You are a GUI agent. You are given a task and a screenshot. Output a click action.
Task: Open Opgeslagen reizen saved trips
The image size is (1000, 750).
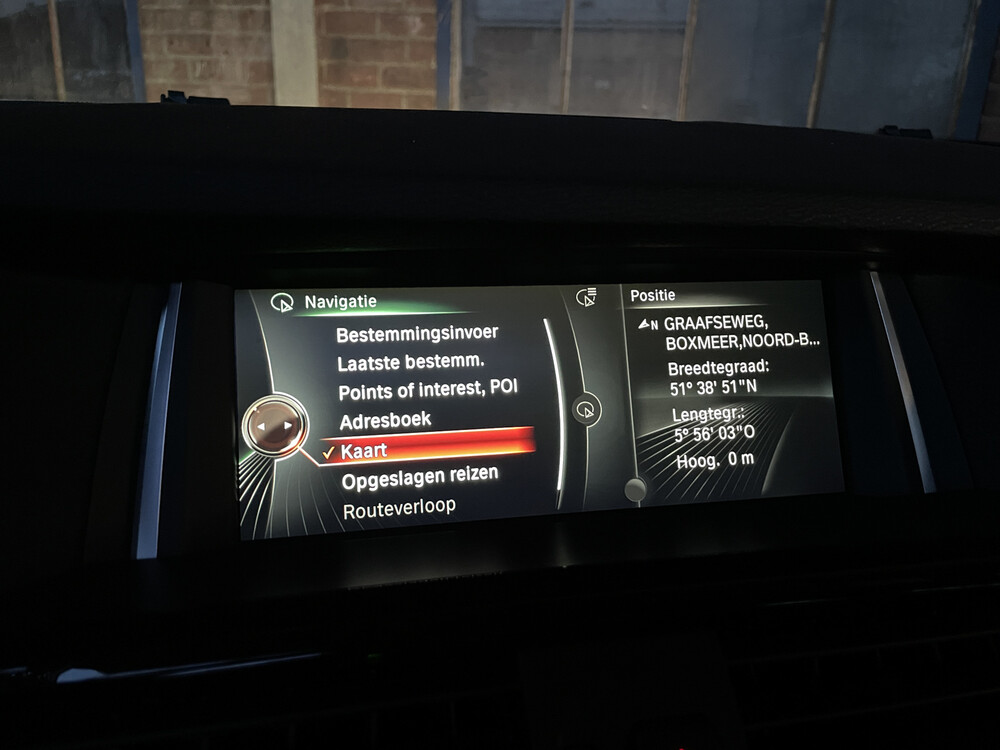(420, 479)
